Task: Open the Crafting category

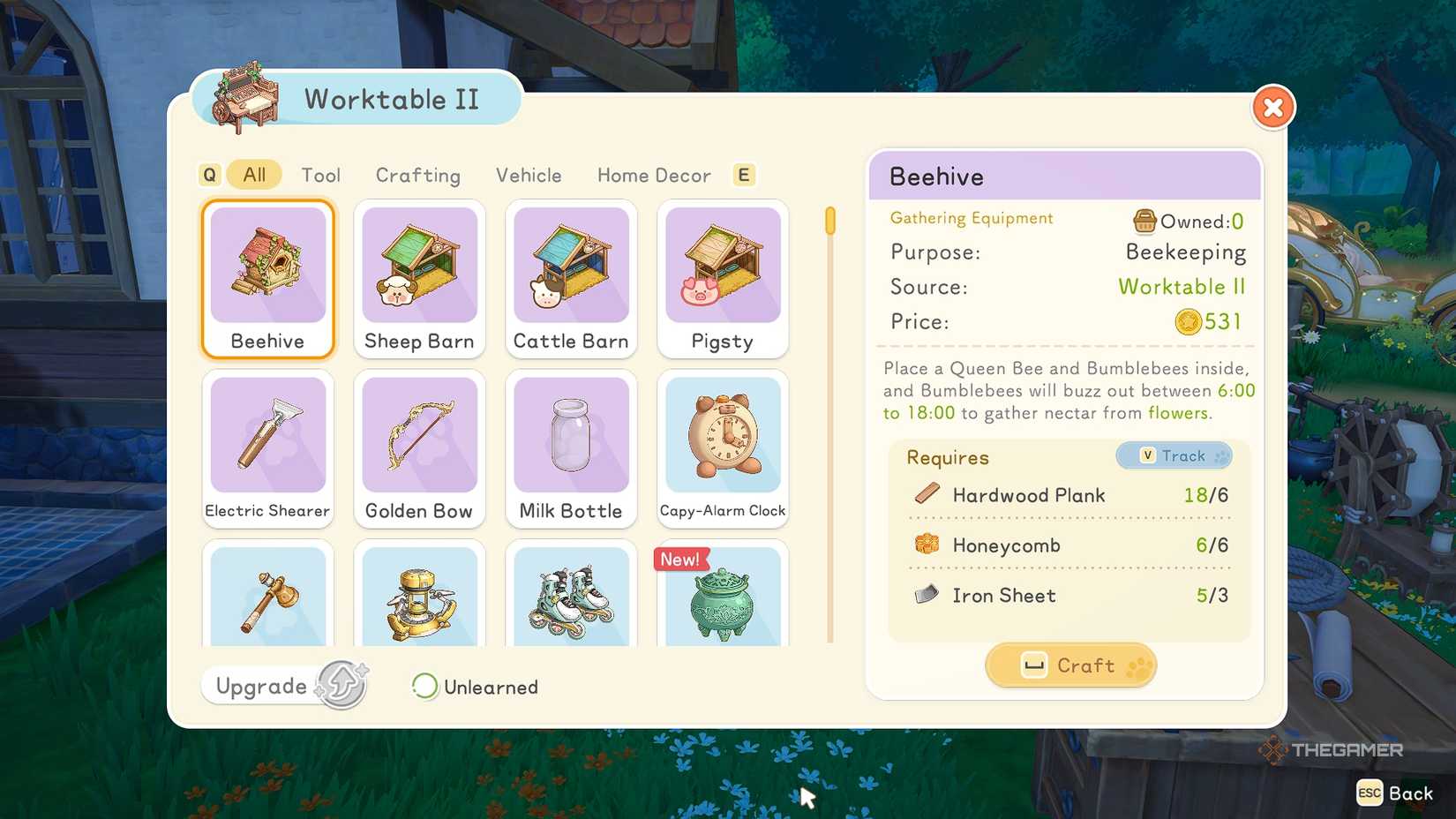Action: pyautogui.click(x=418, y=175)
